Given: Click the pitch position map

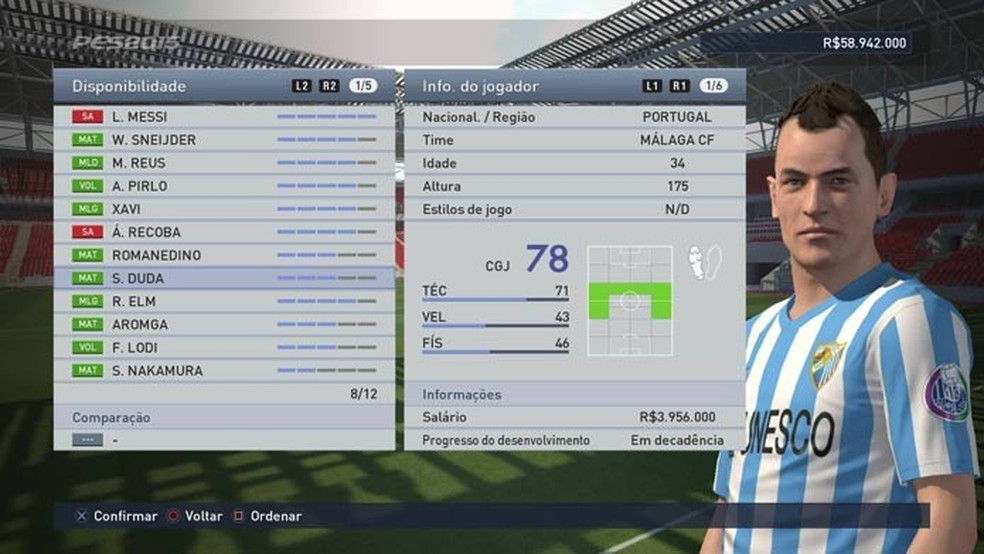Looking at the screenshot, I should tap(629, 301).
